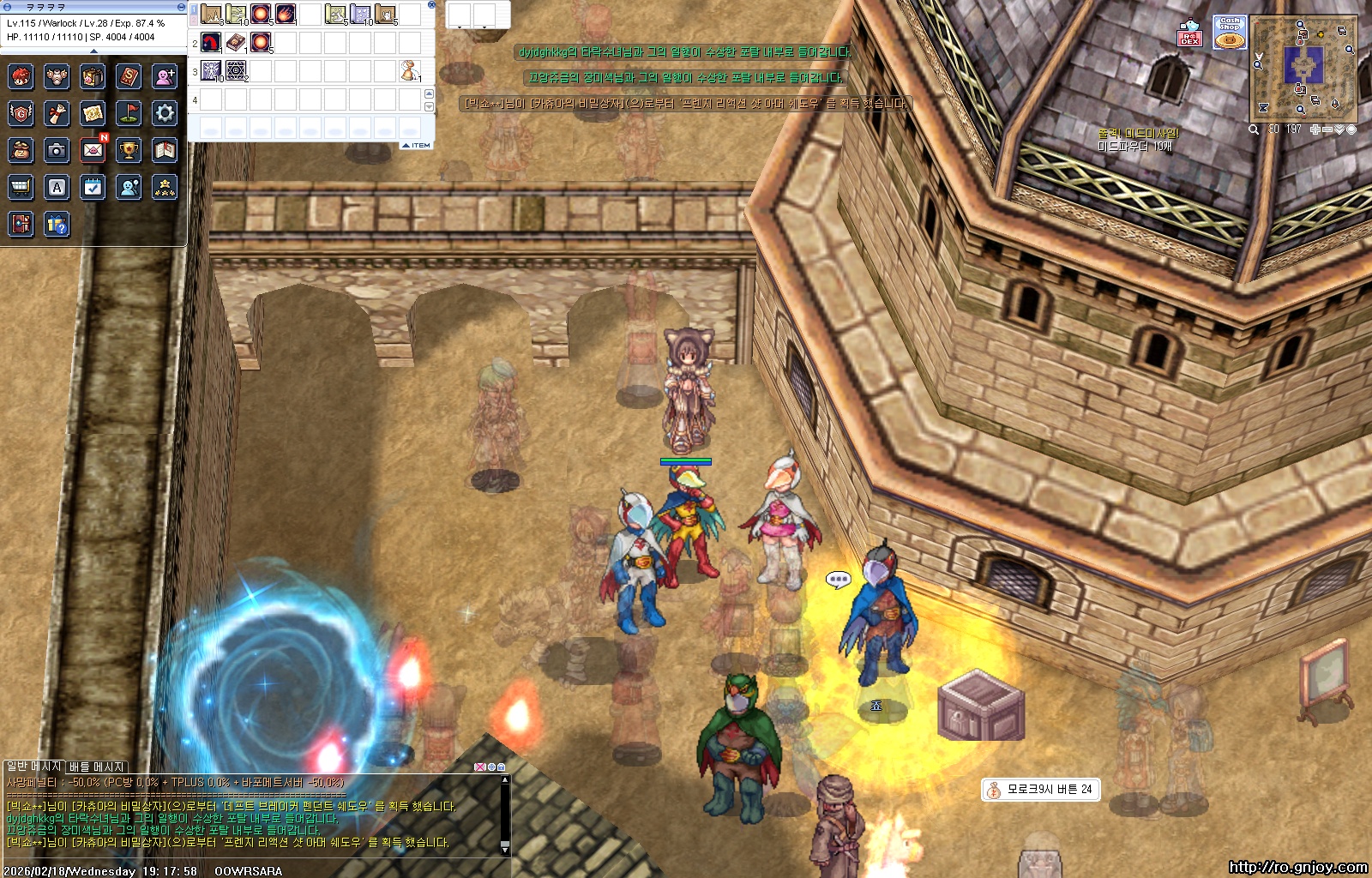Open the red skill book icon
Viewport: 1372px width, 878px height.
[129, 76]
